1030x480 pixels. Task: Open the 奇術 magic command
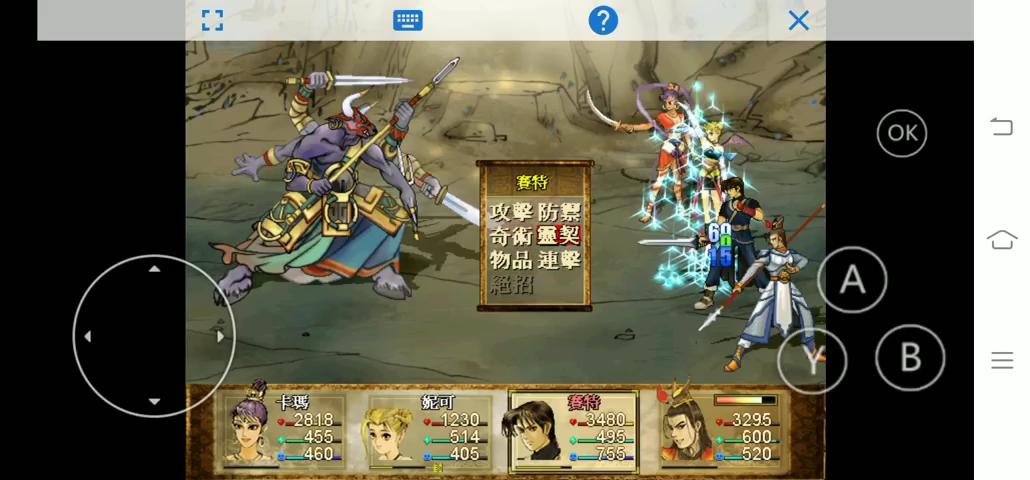(511, 236)
